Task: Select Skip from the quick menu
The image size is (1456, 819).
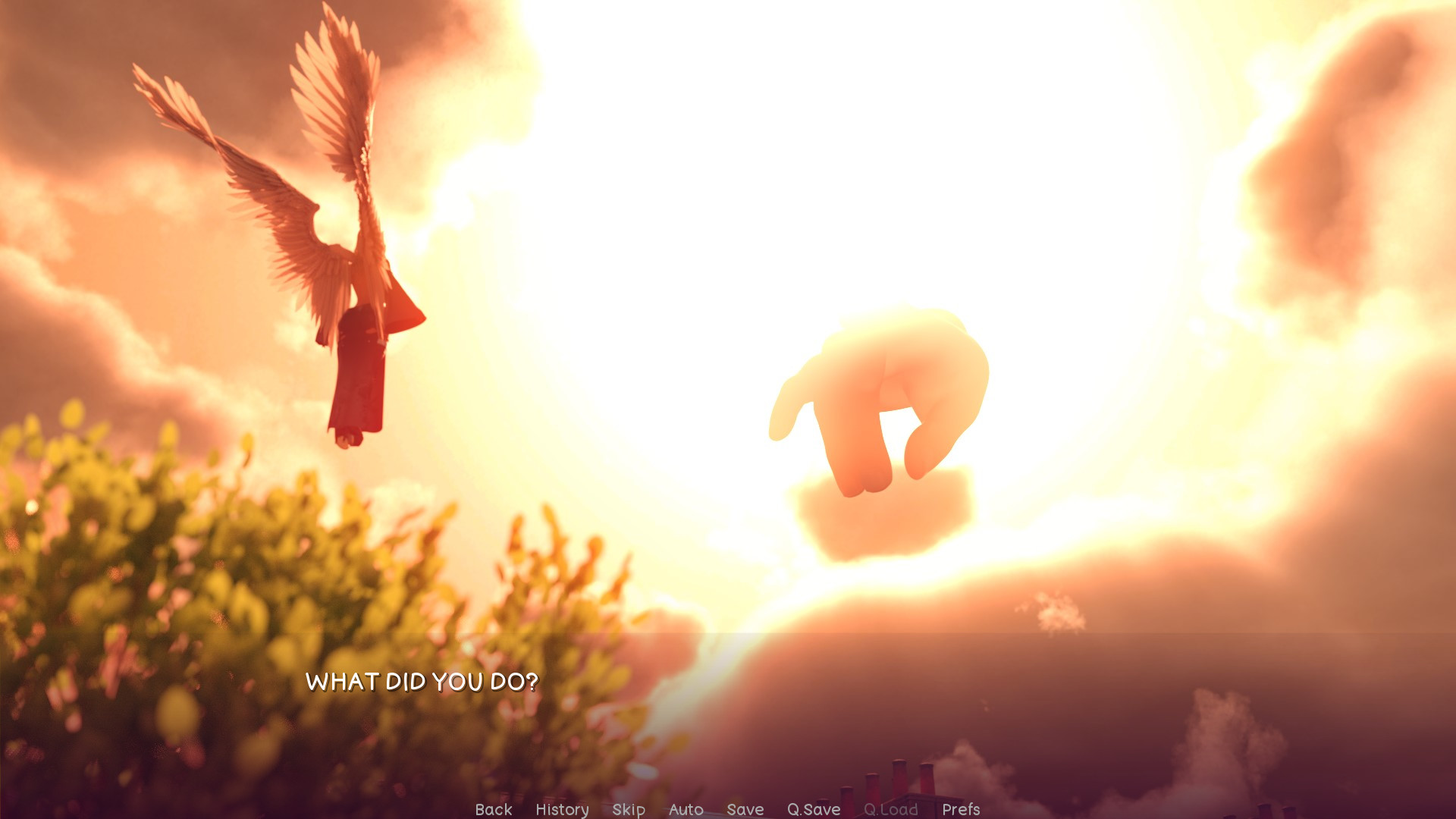Action: pos(628,809)
